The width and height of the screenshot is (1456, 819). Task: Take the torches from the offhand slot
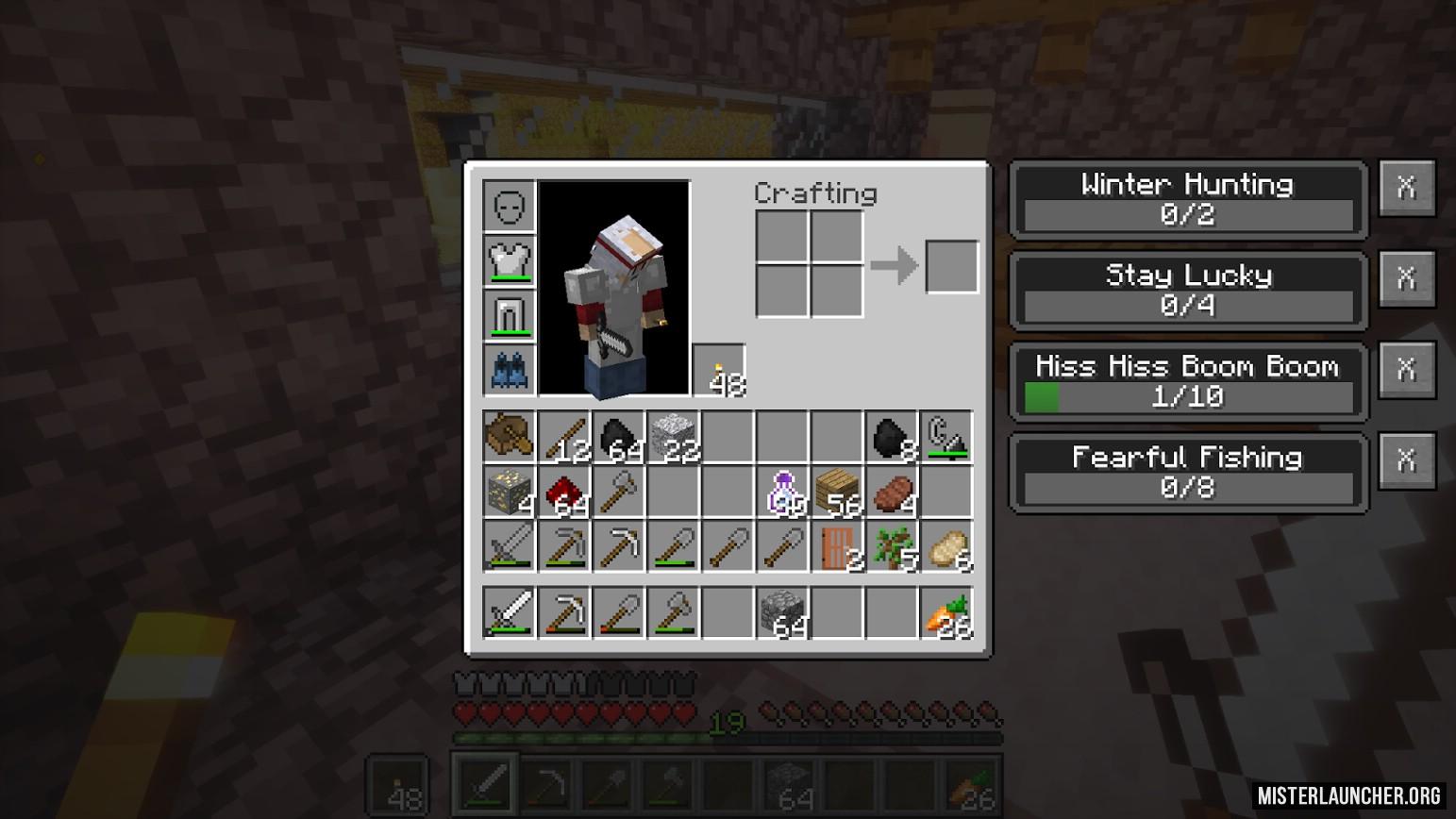pyautogui.click(x=719, y=371)
